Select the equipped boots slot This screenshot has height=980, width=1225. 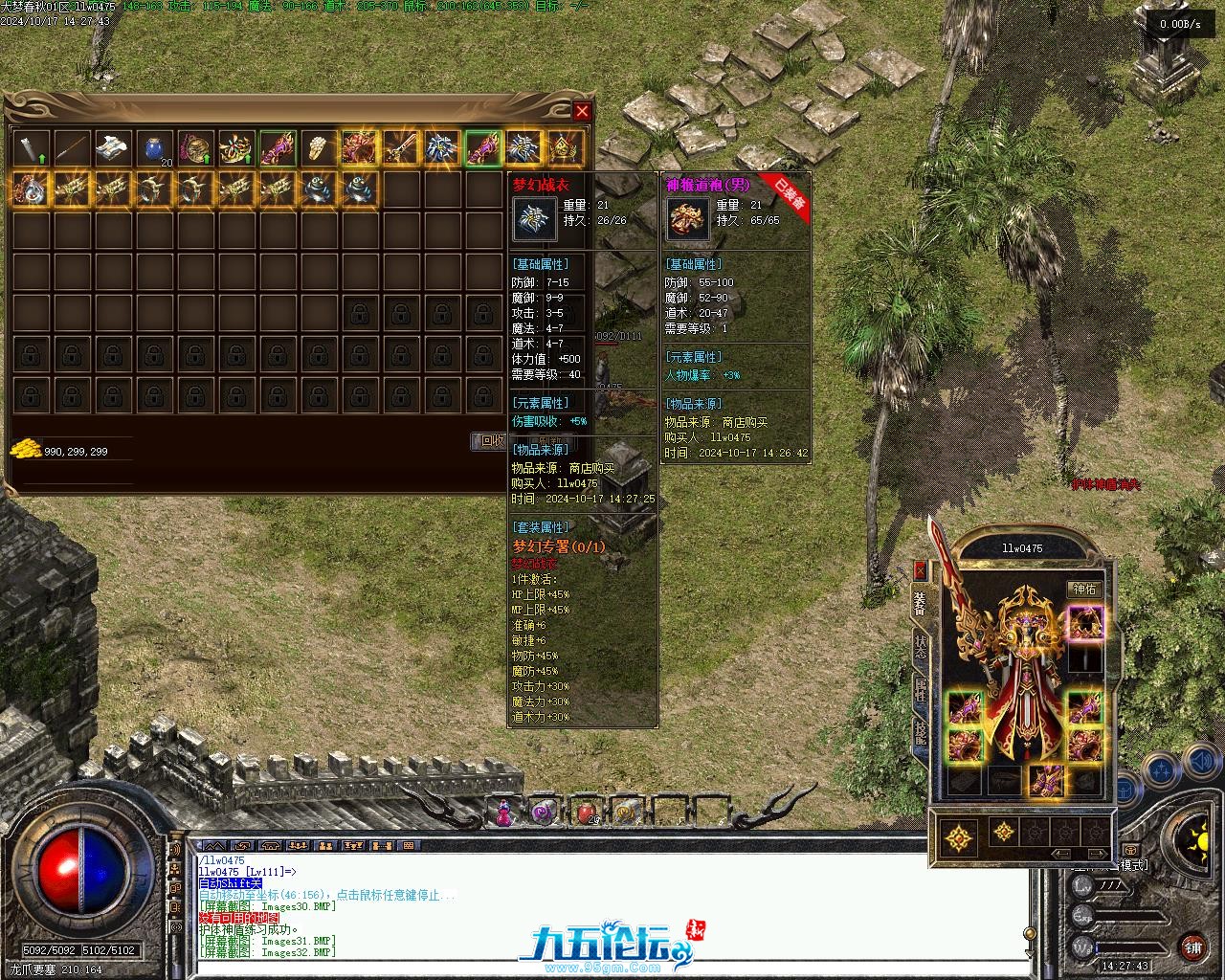coord(1045,780)
